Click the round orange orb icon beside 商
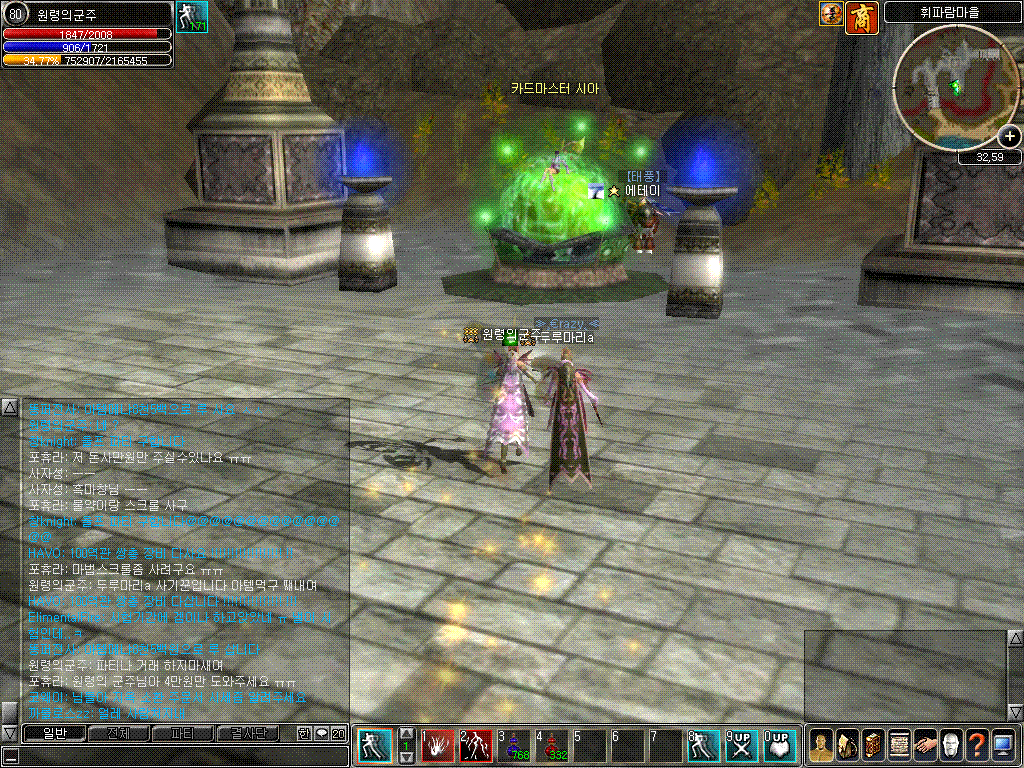1024x768 pixels. point(831,14)
